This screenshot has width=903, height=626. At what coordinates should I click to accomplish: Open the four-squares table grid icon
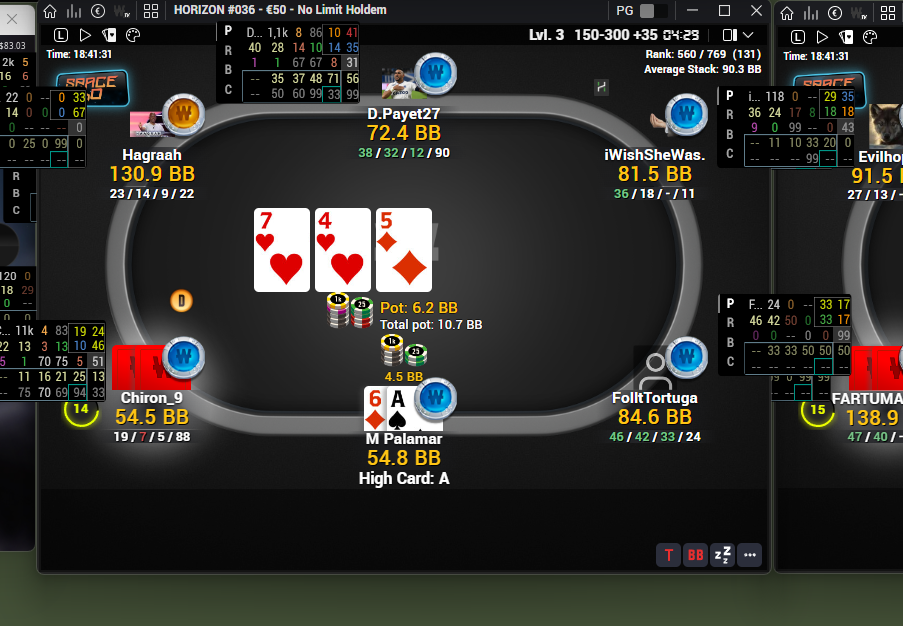pyautogui.click(x=151, y=11)
